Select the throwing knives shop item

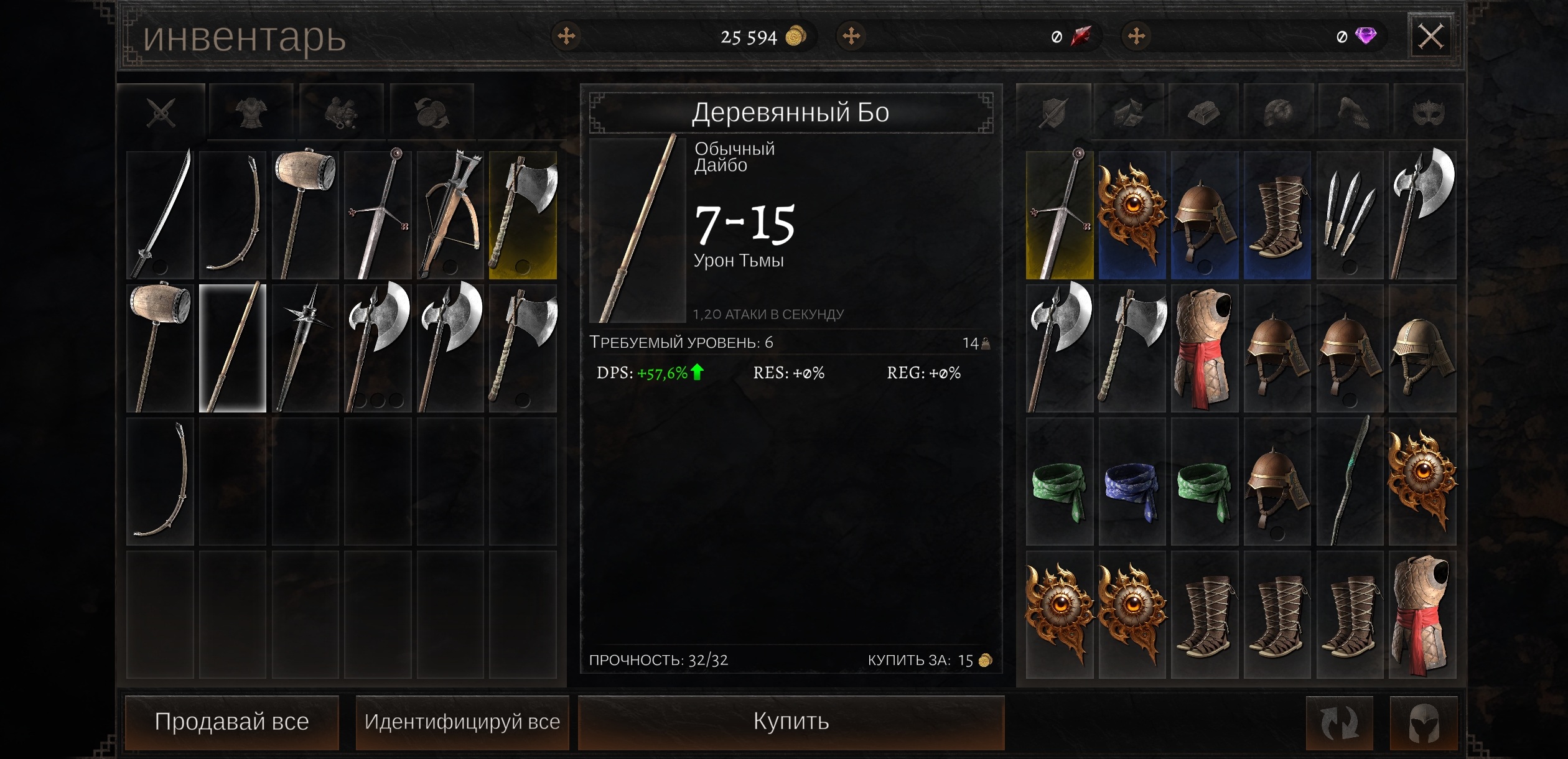1350,215
